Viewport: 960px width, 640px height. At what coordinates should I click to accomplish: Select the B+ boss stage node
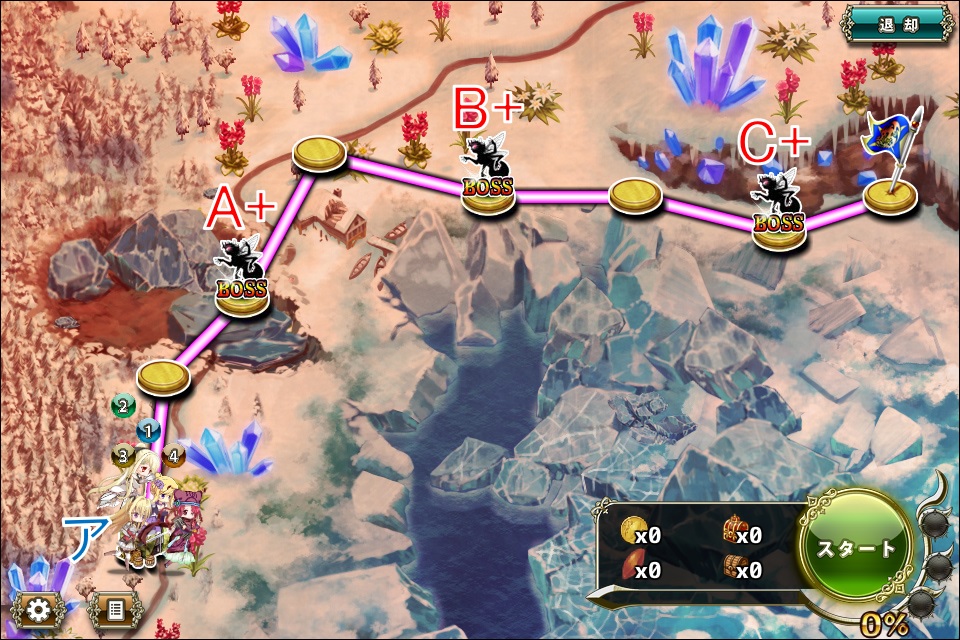pyautogui.click(x=488, y=189)
